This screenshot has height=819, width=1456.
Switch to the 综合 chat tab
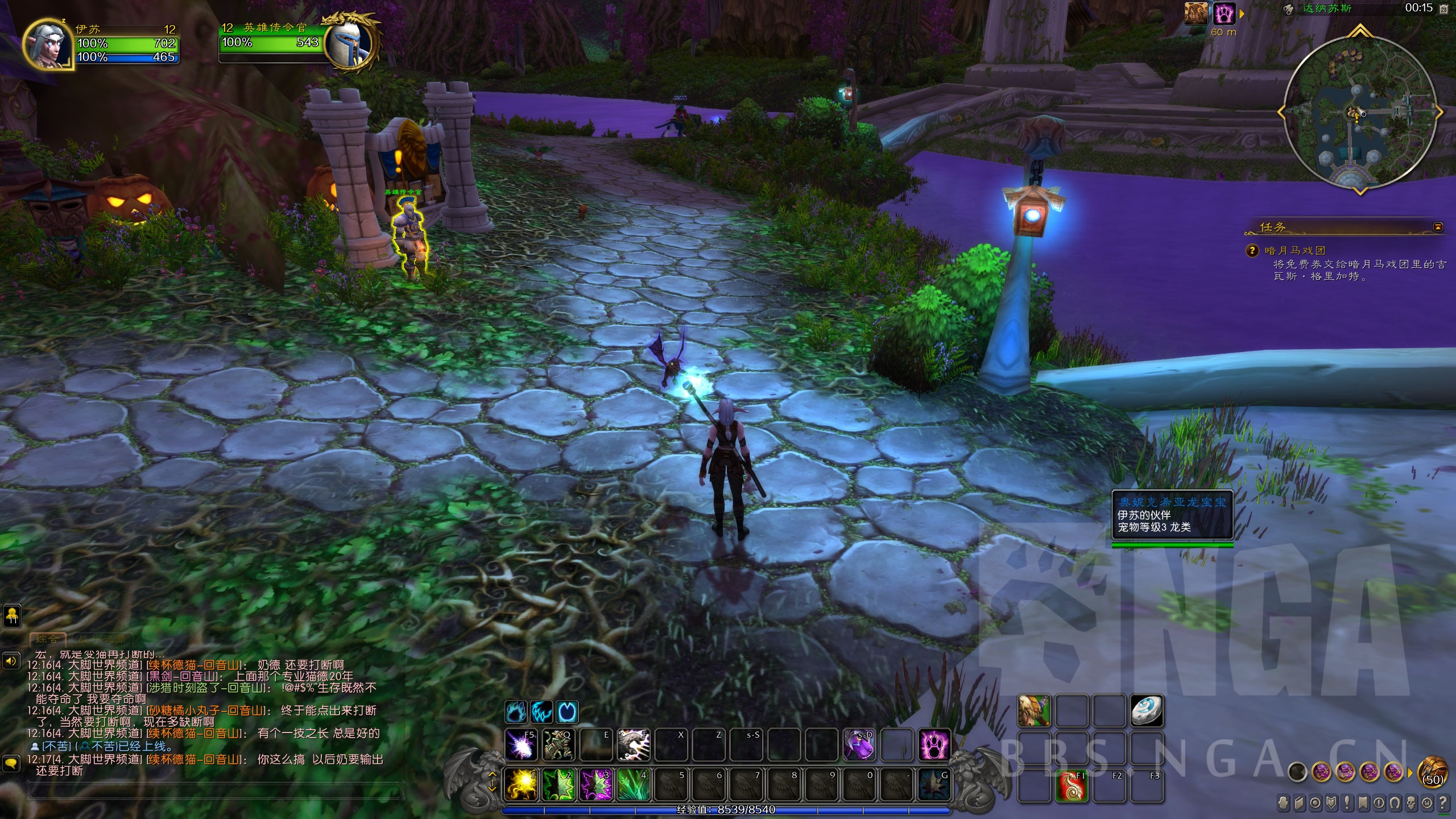tap(47, 639)
